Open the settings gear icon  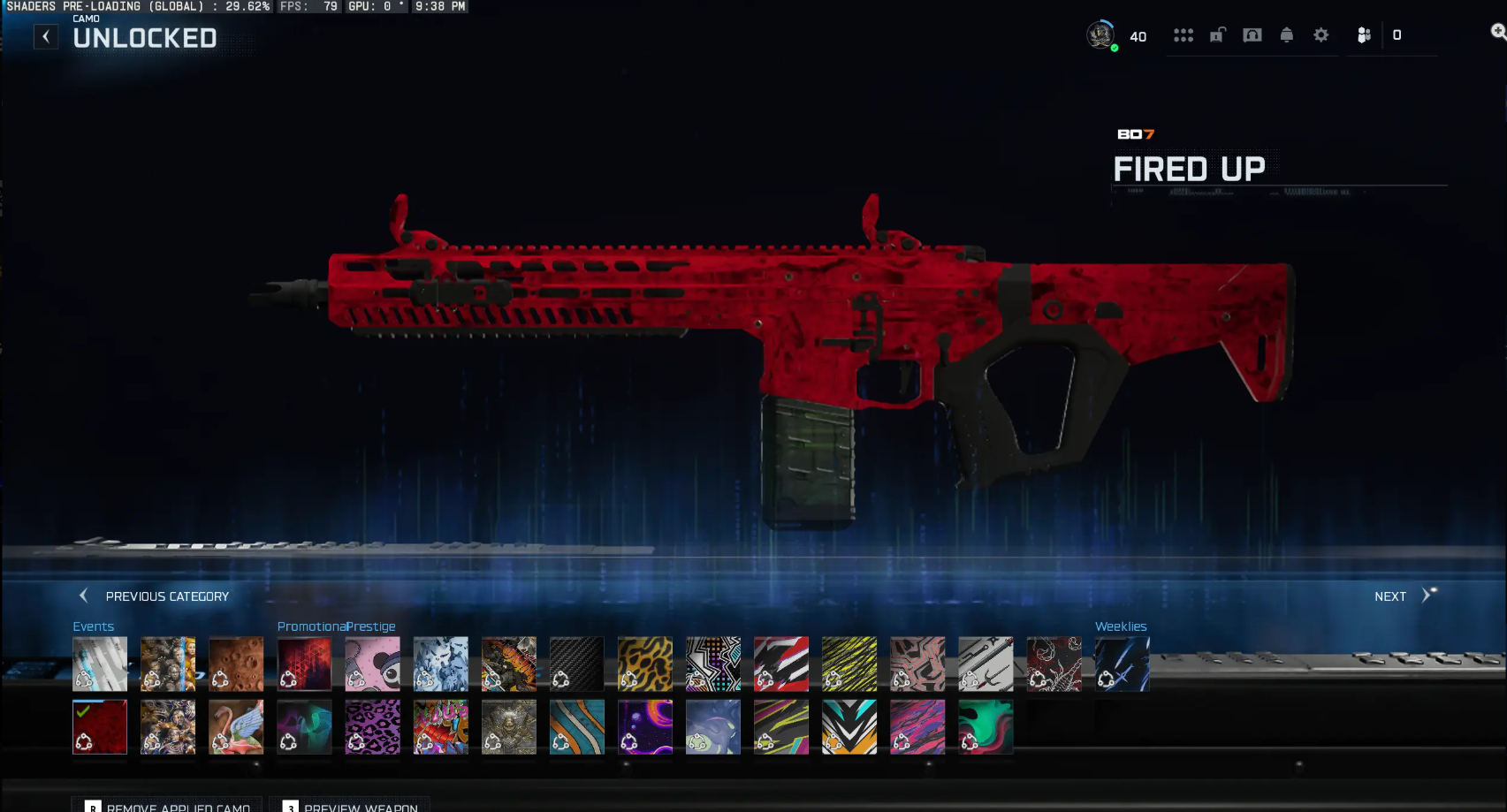pos(1321,35)
